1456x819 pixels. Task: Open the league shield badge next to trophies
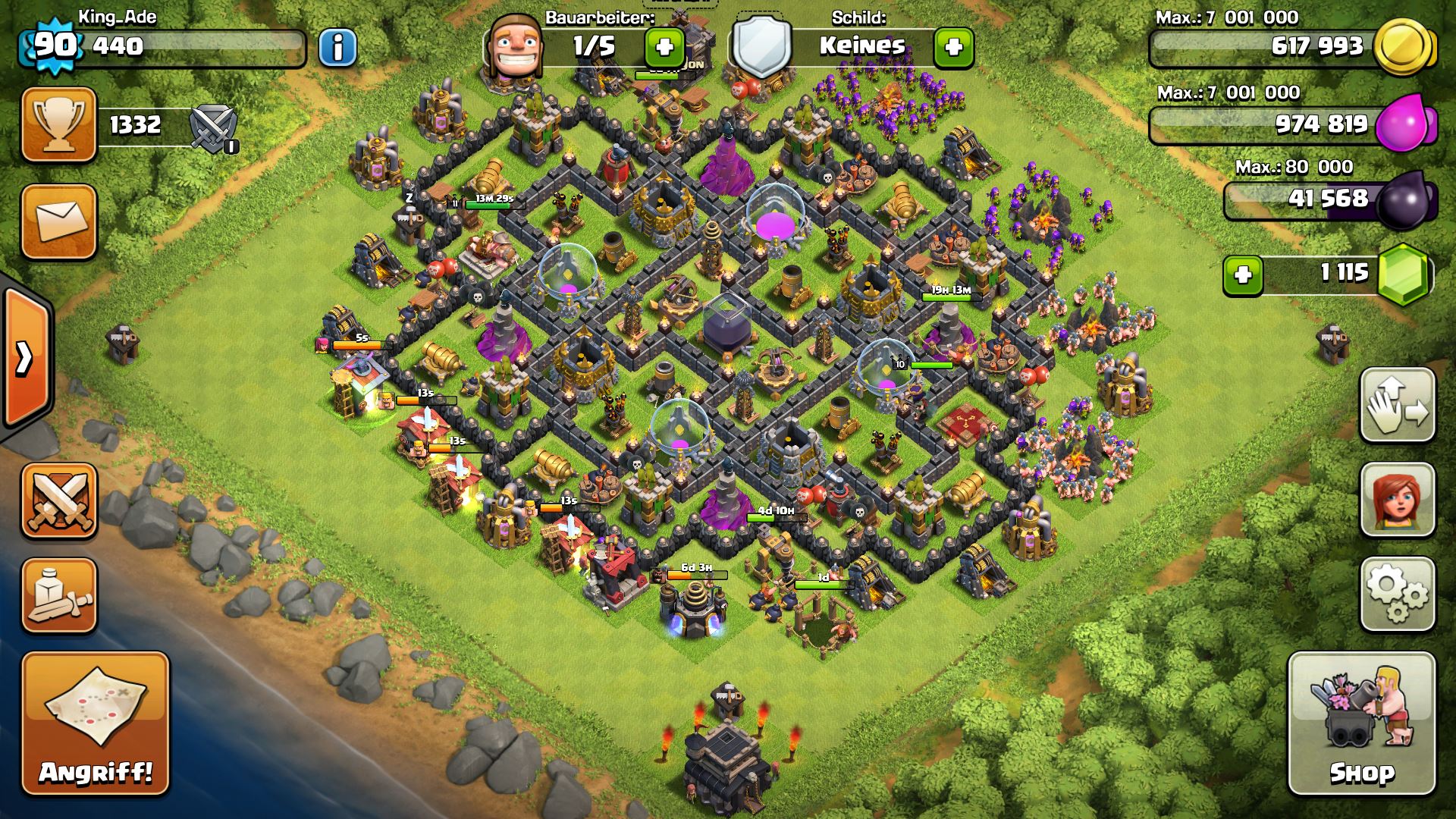pos(214,127)
